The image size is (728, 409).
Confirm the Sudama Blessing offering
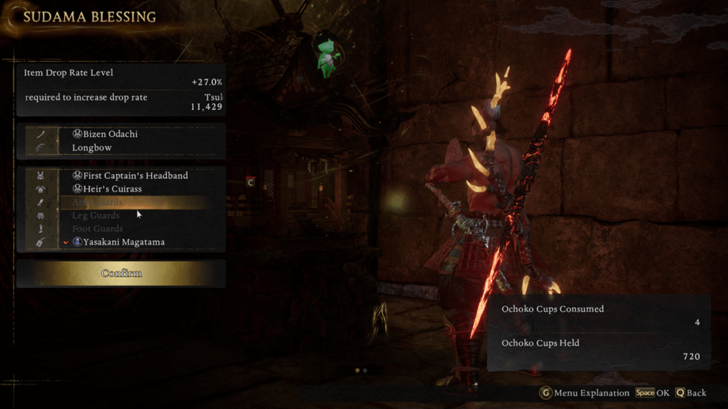pos(121,273)
